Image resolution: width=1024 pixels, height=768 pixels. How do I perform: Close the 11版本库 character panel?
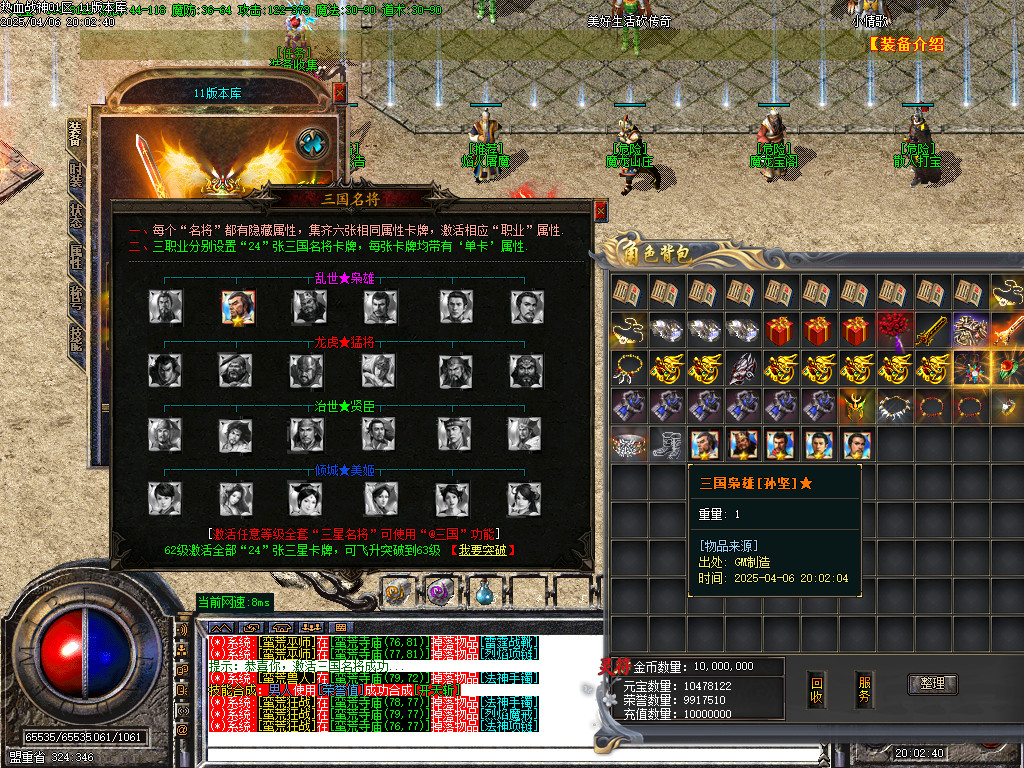(x=340, y=92)
